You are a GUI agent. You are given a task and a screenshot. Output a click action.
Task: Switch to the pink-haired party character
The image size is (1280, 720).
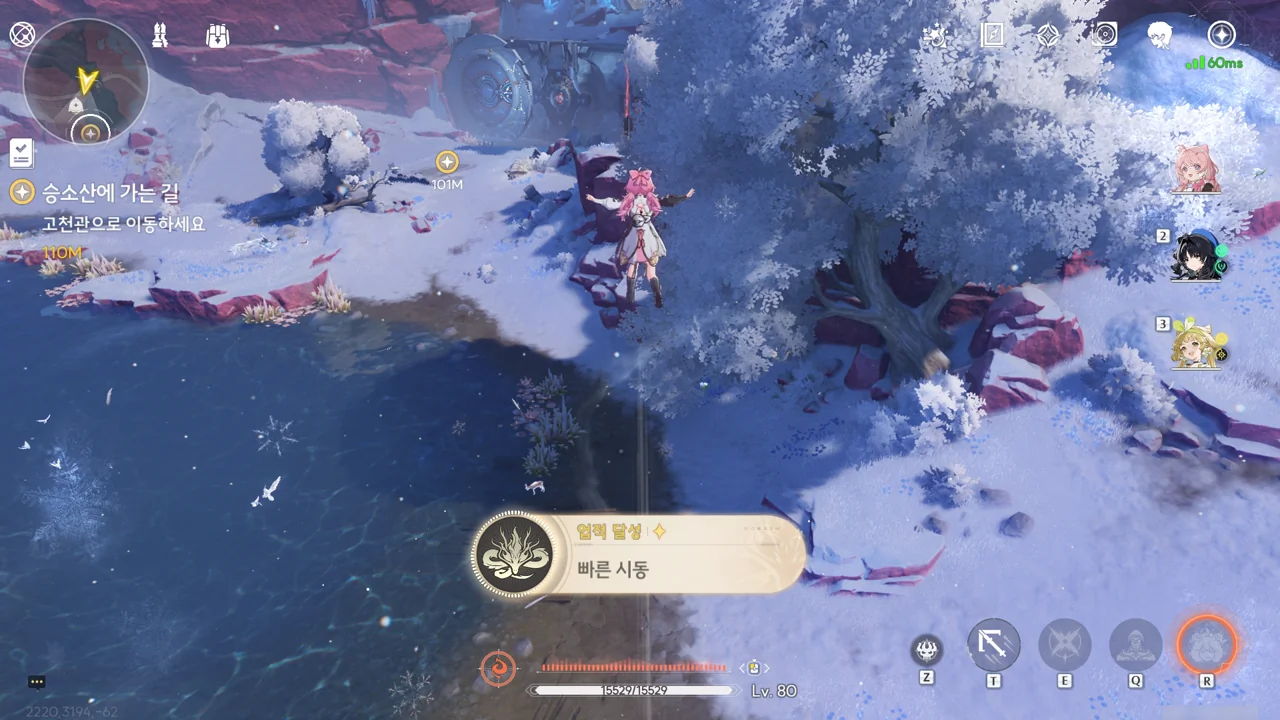(x=1197, y=168)
